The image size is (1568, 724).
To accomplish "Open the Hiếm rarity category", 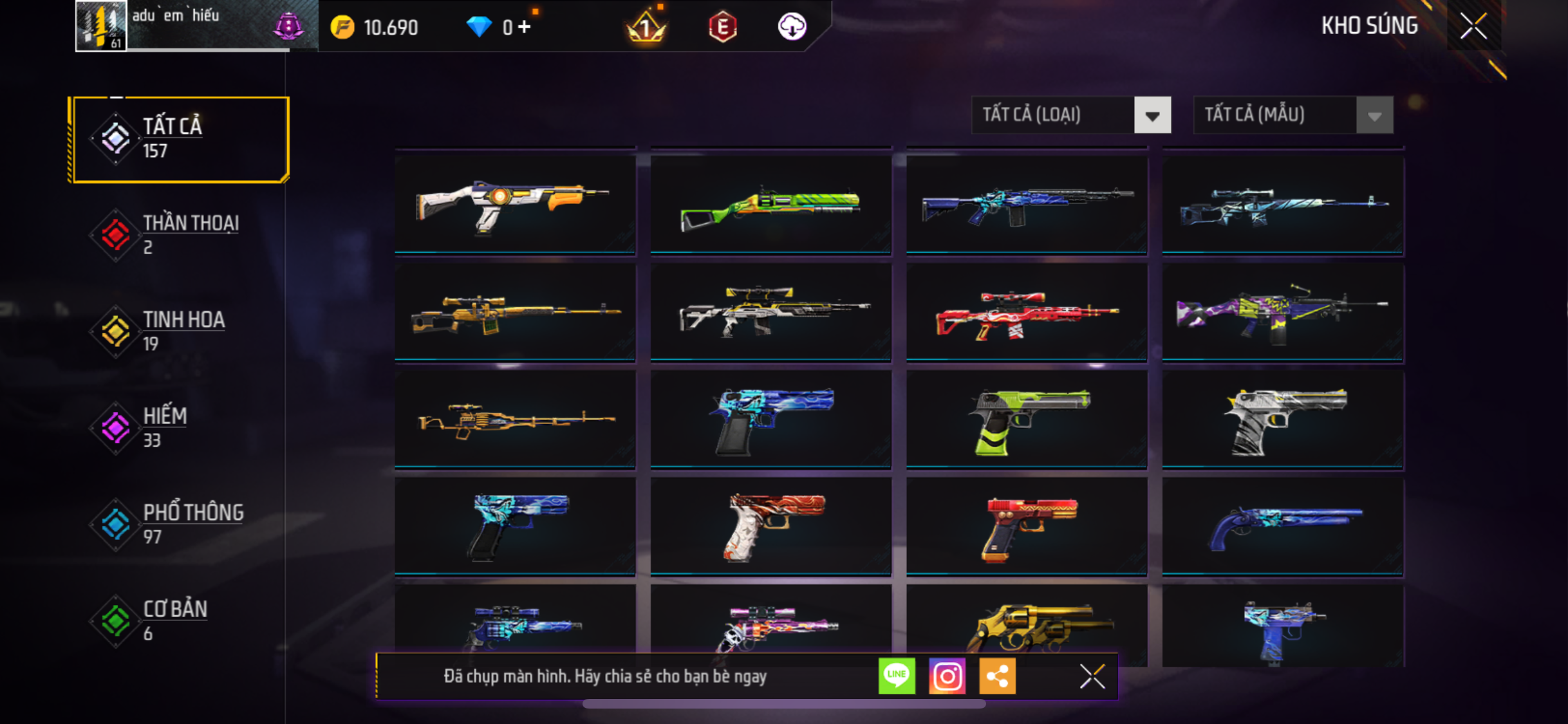I will 180,428.
